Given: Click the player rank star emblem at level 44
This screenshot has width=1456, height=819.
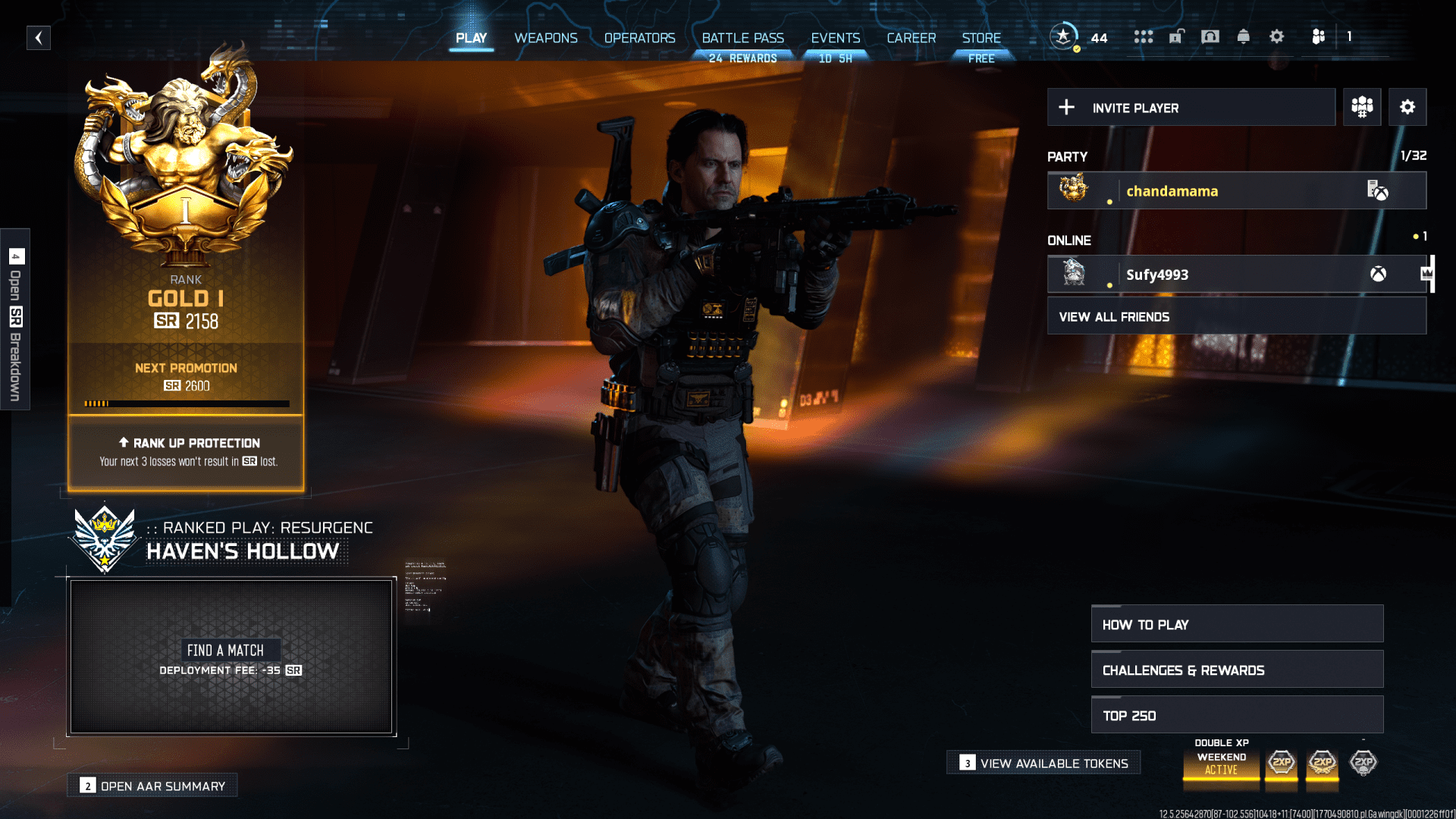Looking at the screenshot, I should (1064, 34).
